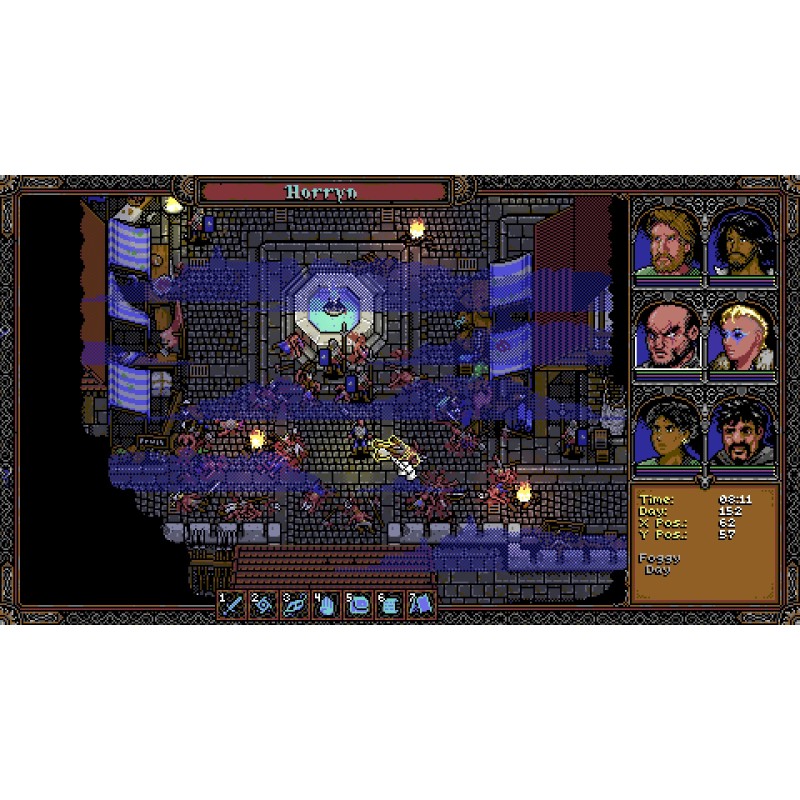
Task: Pick the long black-haired bearded man portrait
Action: tap(741, 243)
